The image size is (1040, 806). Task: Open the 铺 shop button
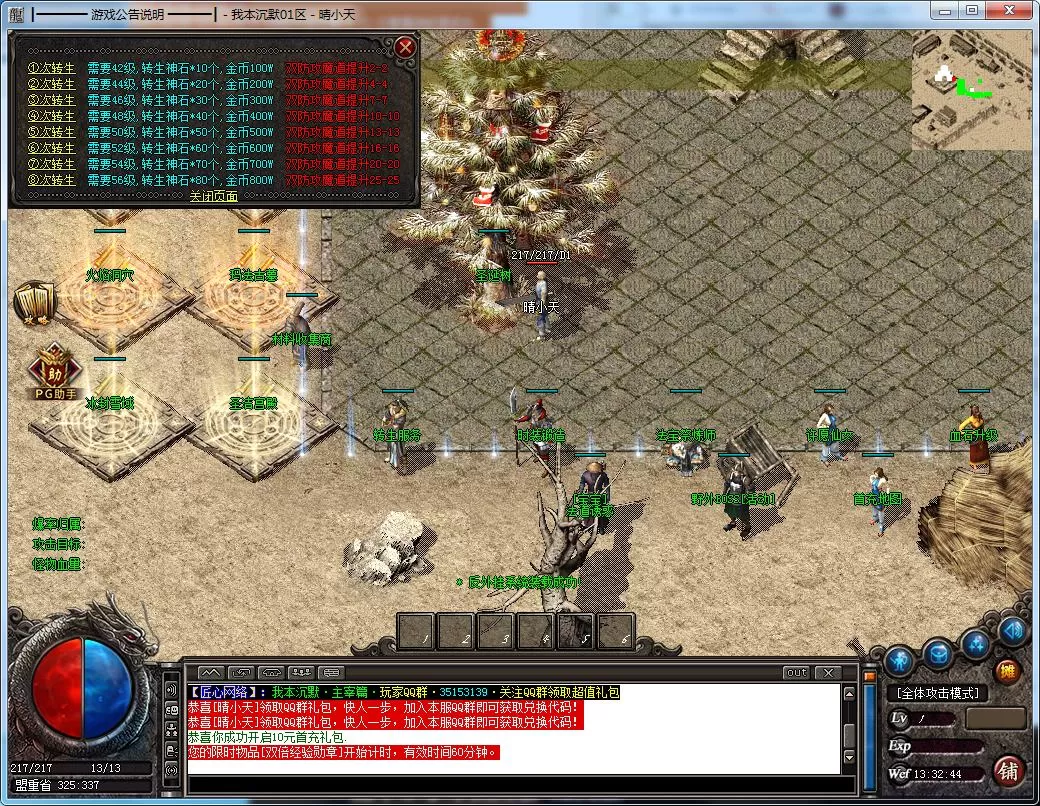pos(1009,771)
